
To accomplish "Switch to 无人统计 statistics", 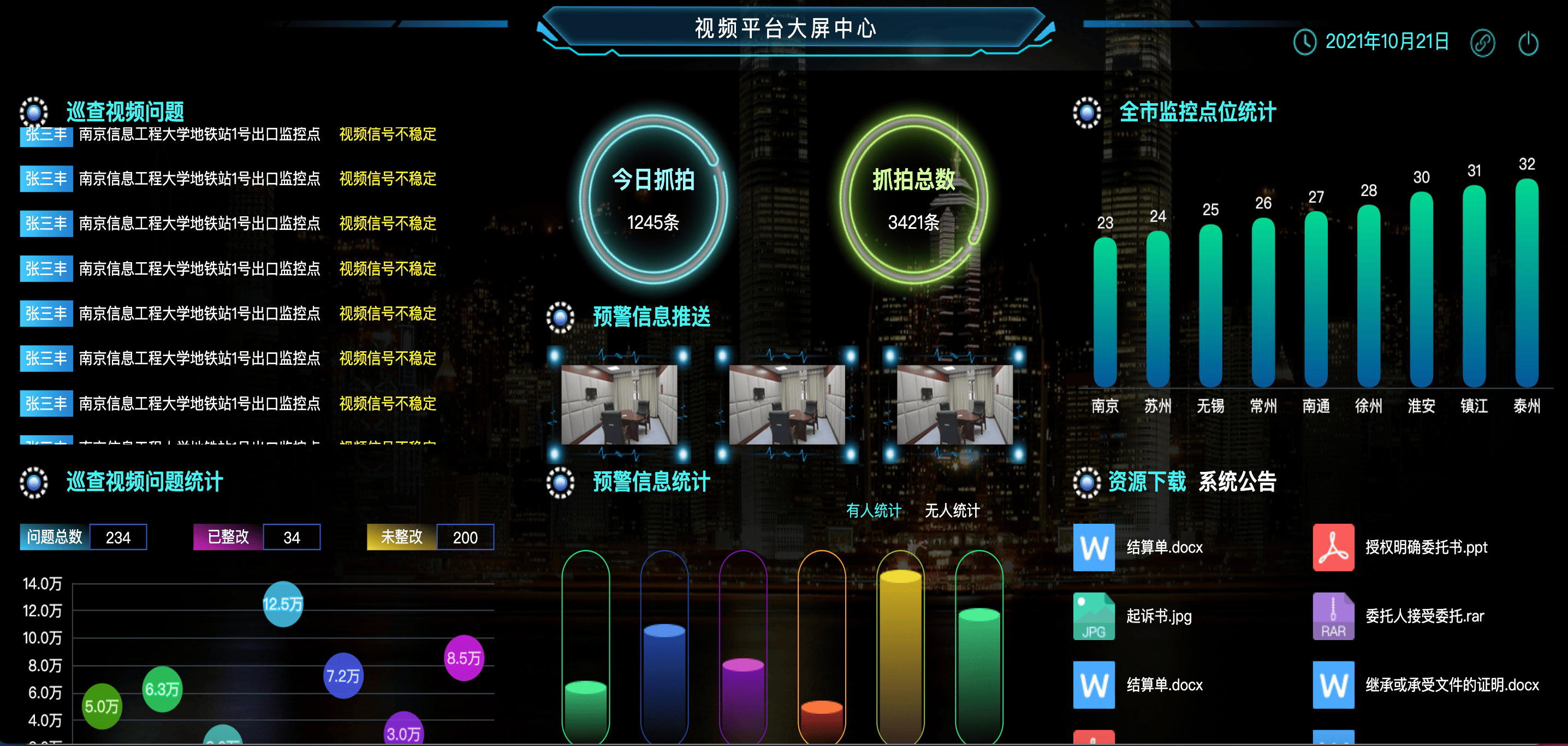I will pos(952,510).
